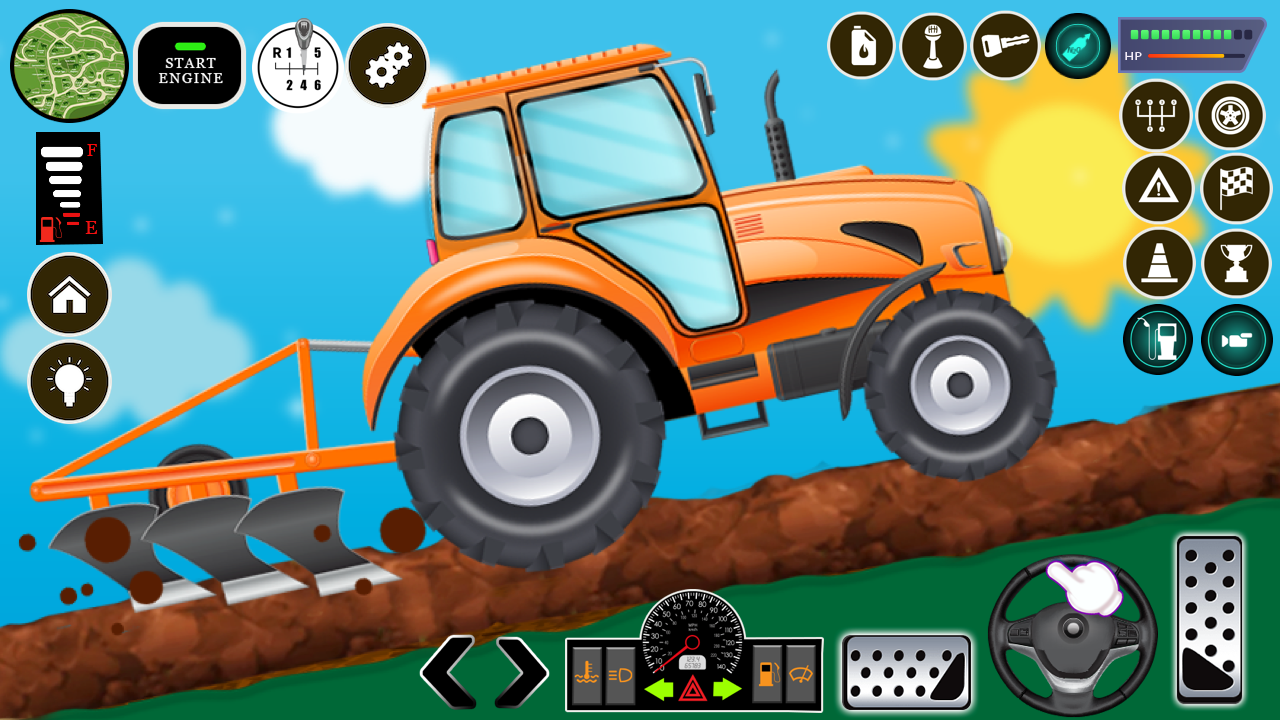Click the ignition key icon
The image size is (1280, 720).
point(1005,45)
